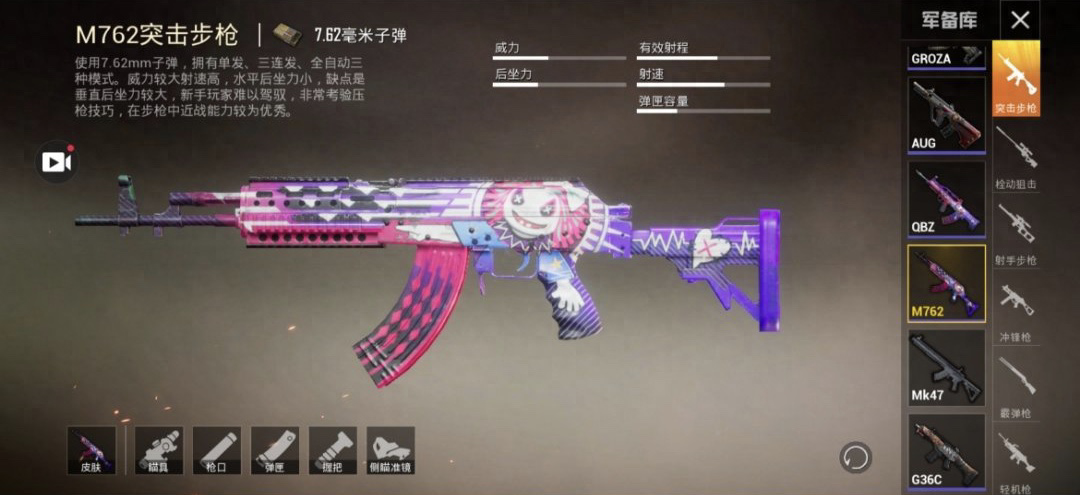Screen dimensions: 1080x495
Task: Open the skin (皮肤) slot
Action: click(x=91, y=450)
